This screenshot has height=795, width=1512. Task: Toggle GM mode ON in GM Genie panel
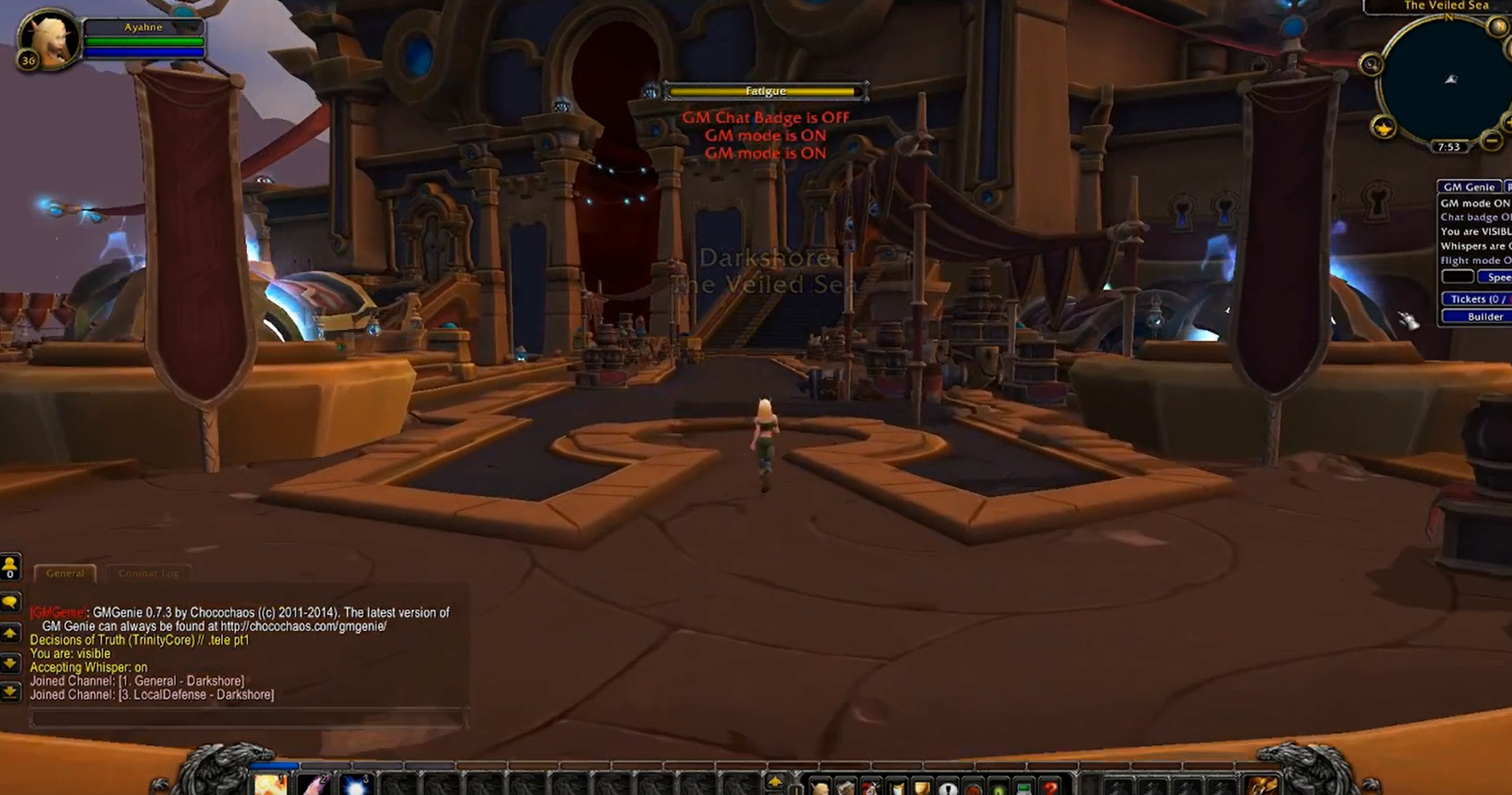point(1475,204)
